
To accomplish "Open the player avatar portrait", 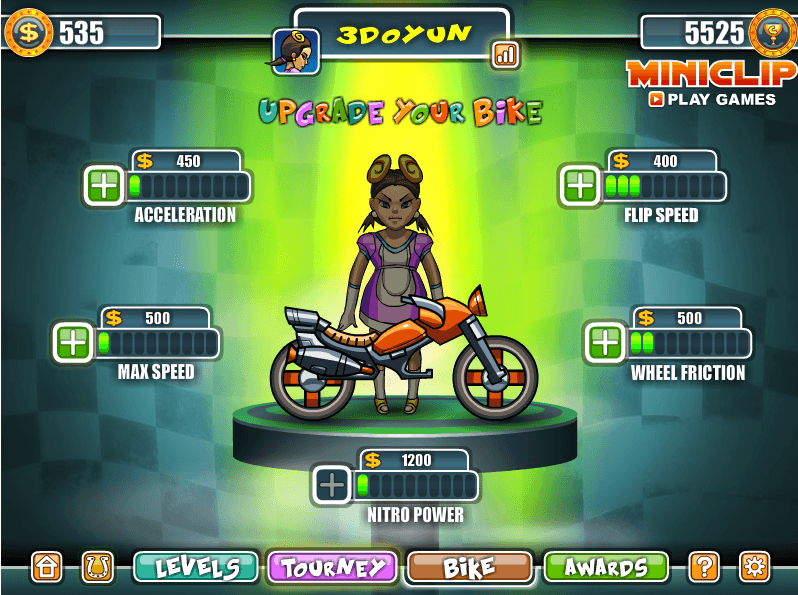I will tap(296, 52).
